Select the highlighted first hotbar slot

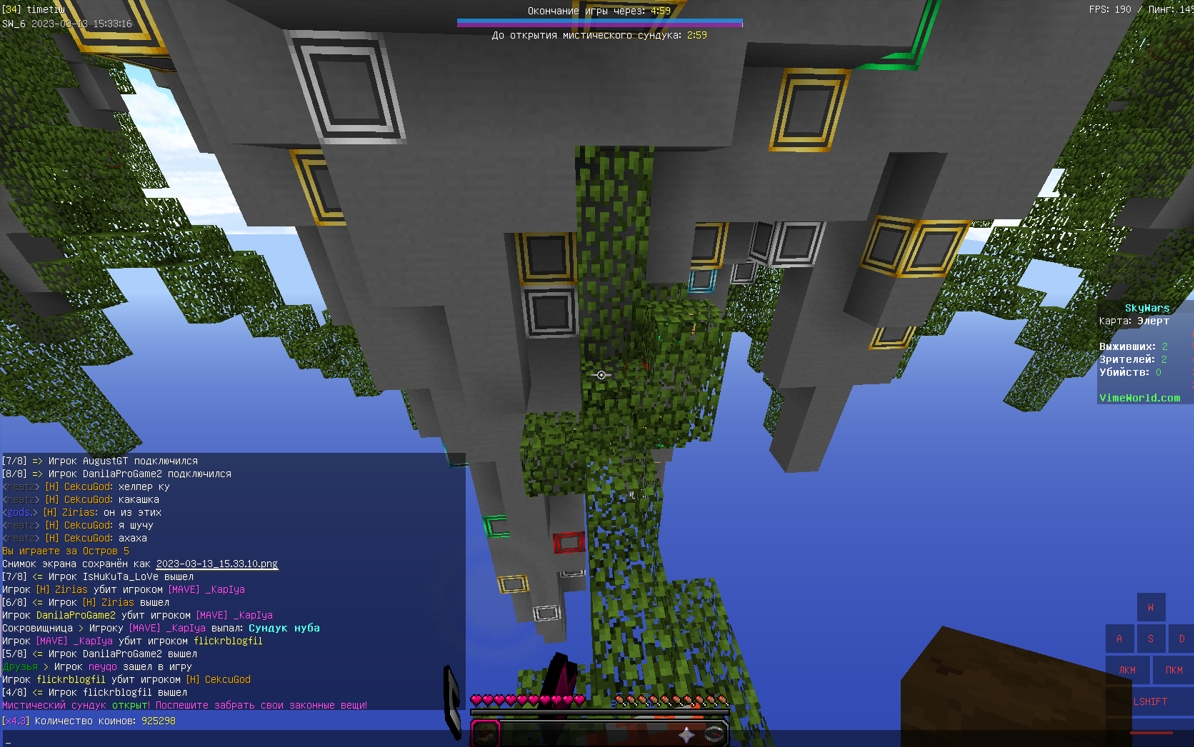(486, 735)
